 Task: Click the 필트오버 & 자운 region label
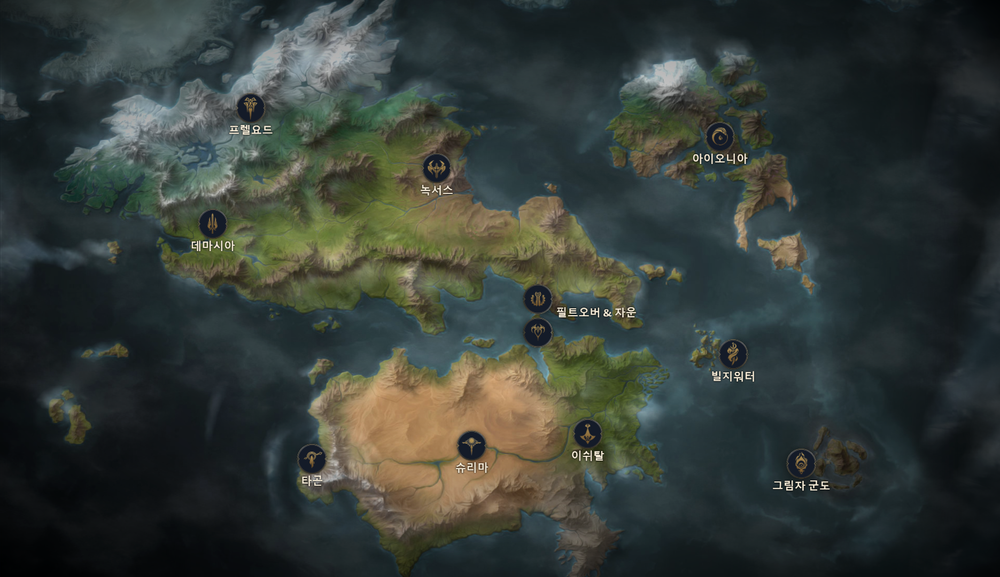[596, 313]
